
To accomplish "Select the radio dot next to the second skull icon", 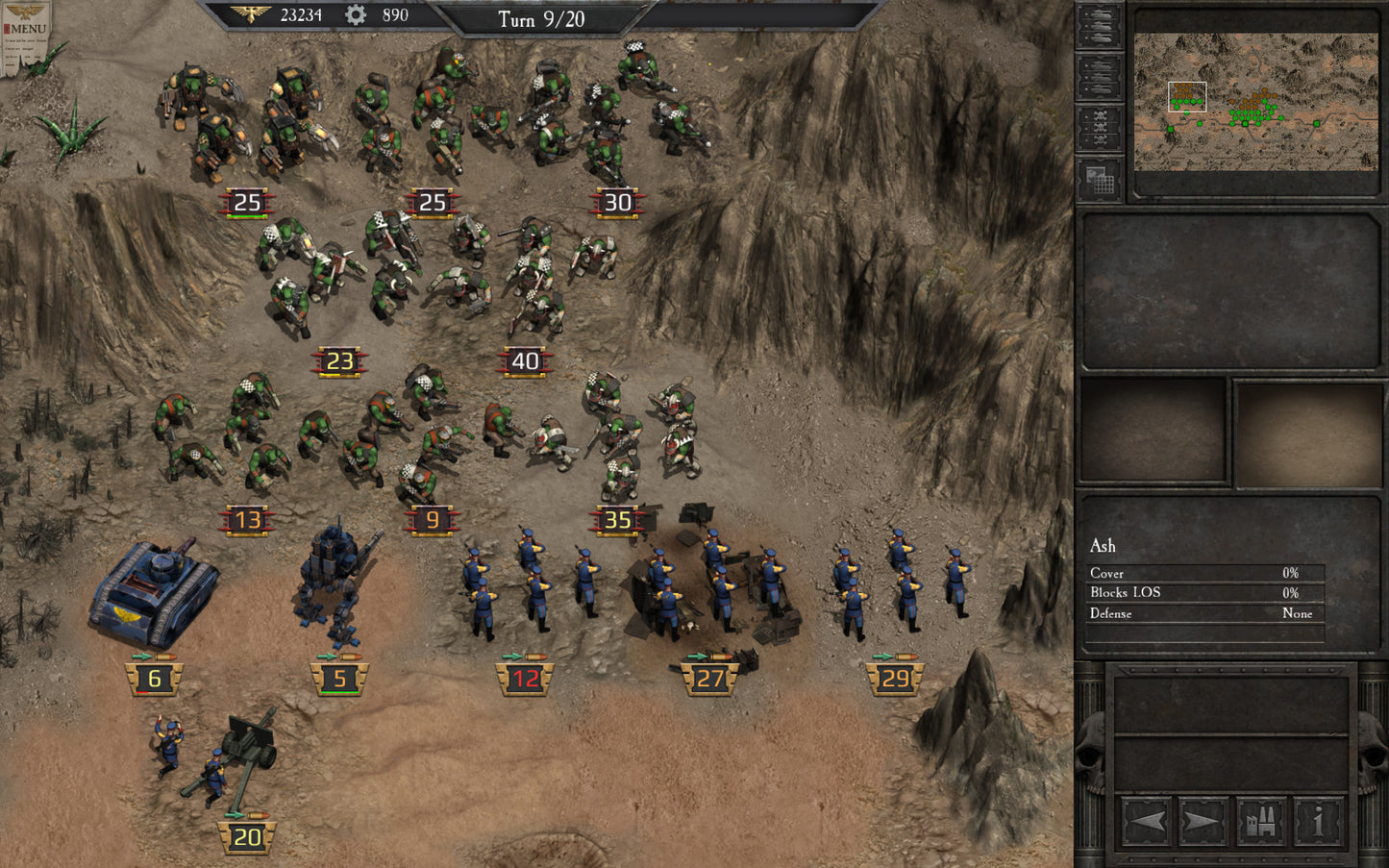I will coord(1086,126).
